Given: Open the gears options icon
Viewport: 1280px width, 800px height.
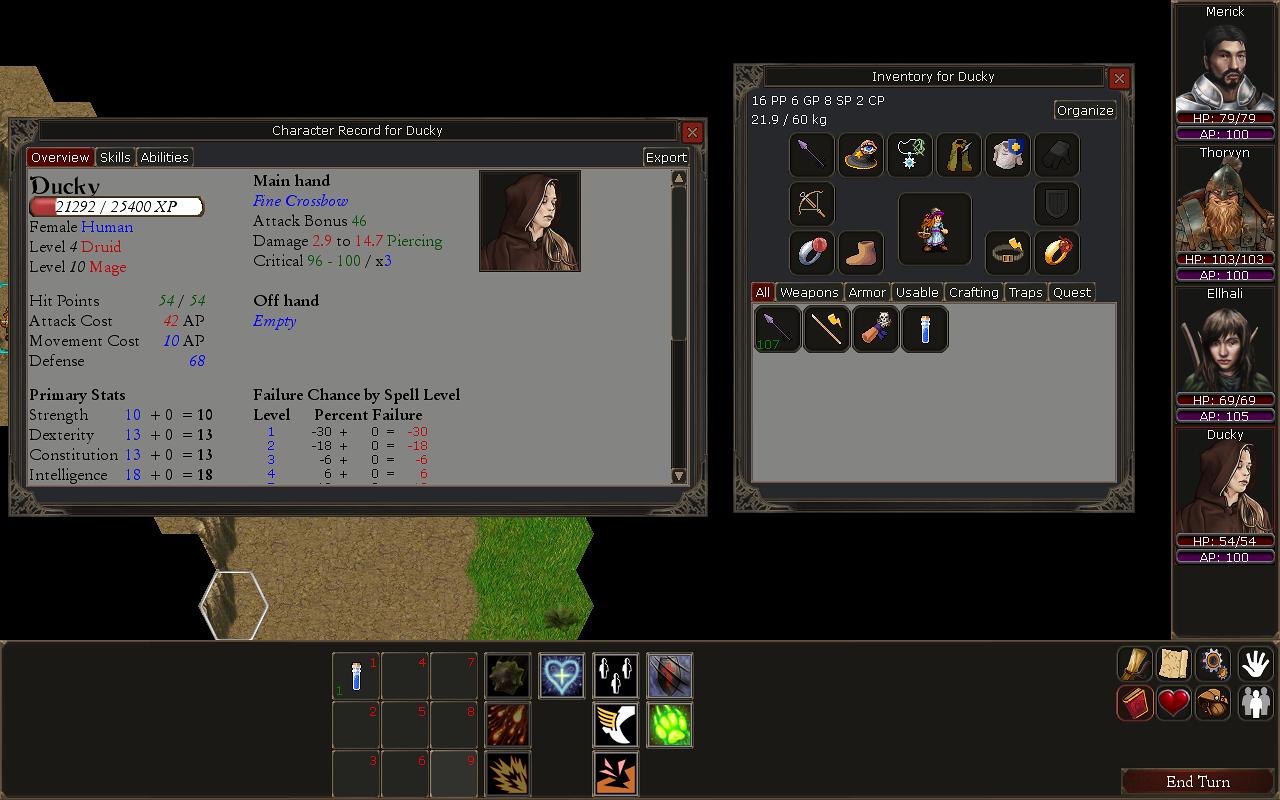Looking at the screenshot, I should [x=1213, y=664].
